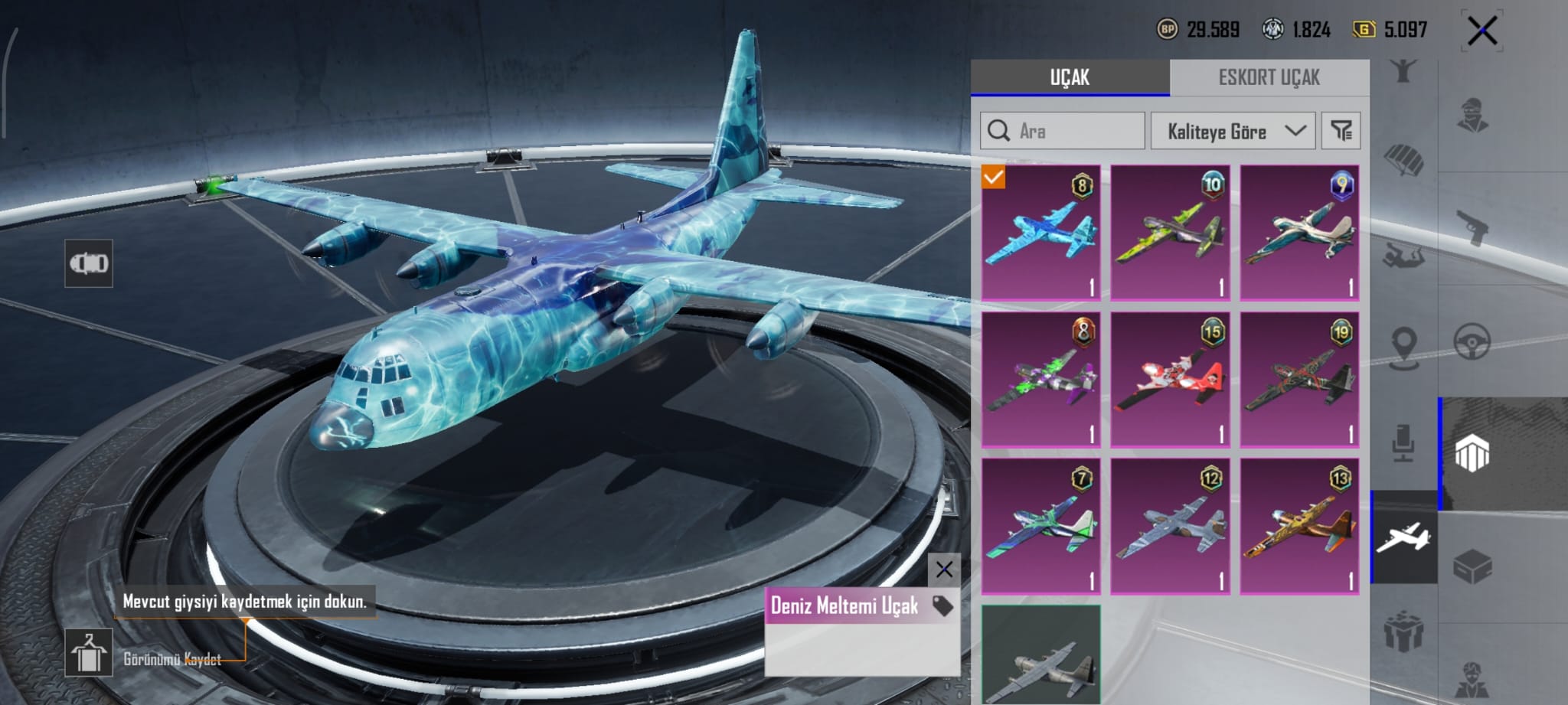Open the Kaliteye Göre sort dropdown
1568x705 pixels.
coord(1233,131)
